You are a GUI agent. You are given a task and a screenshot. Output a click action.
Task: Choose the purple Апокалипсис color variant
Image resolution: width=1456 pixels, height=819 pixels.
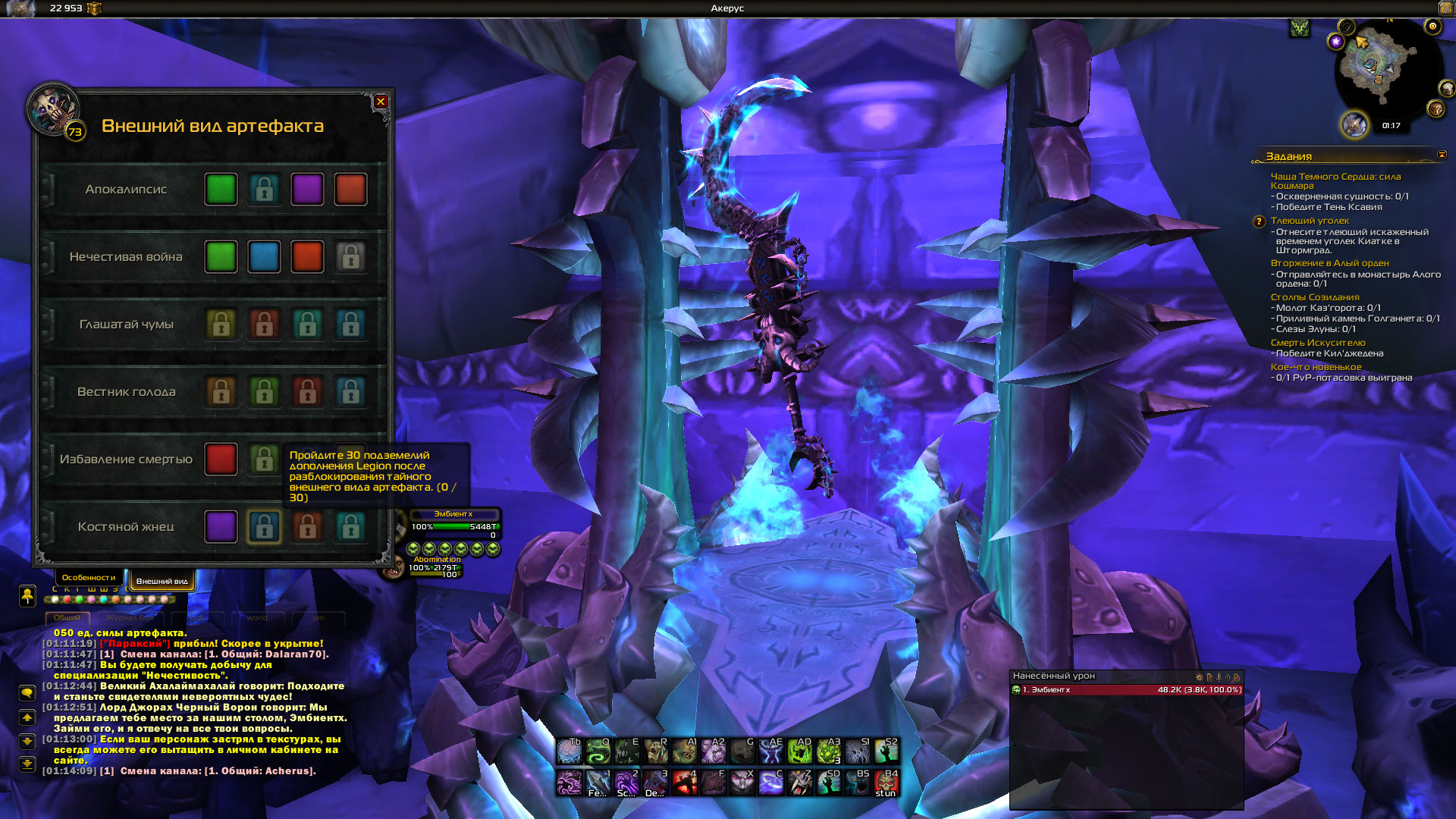click(x=307, y=190)
